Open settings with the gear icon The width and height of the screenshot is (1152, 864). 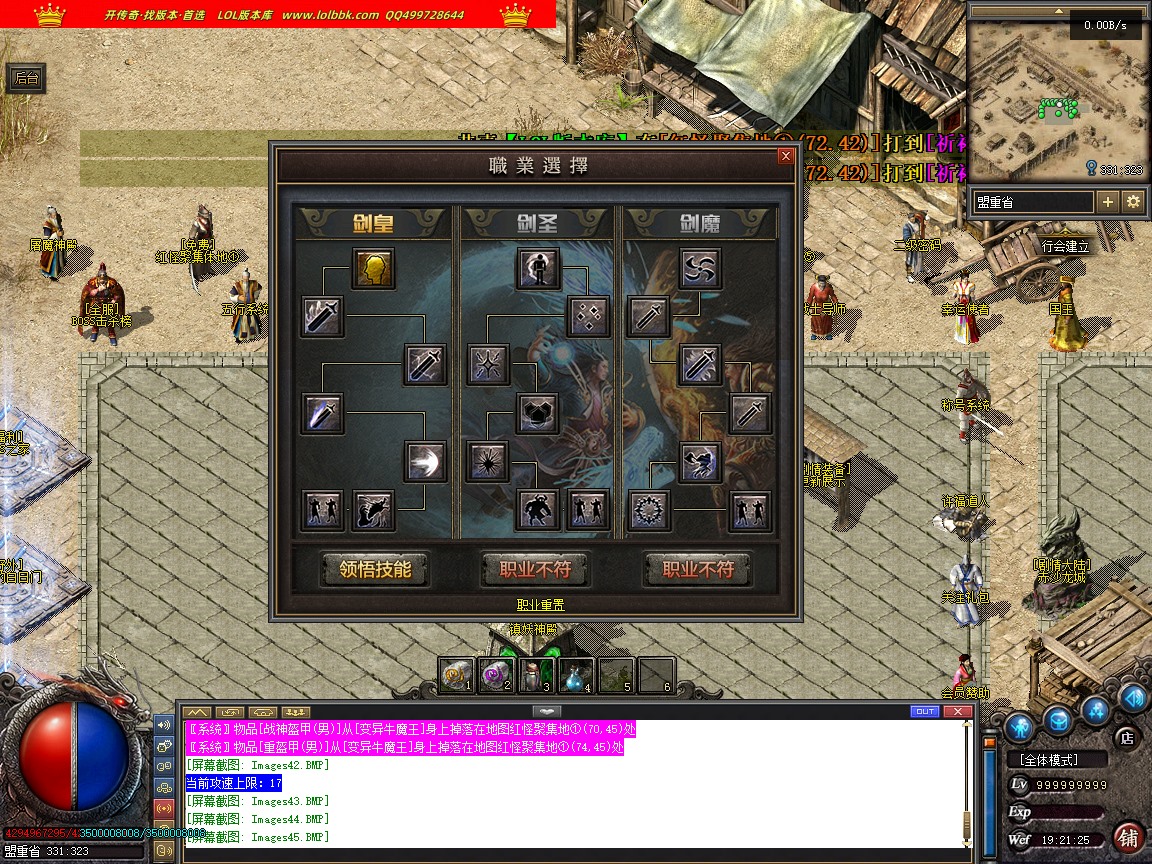(1133, 202)
